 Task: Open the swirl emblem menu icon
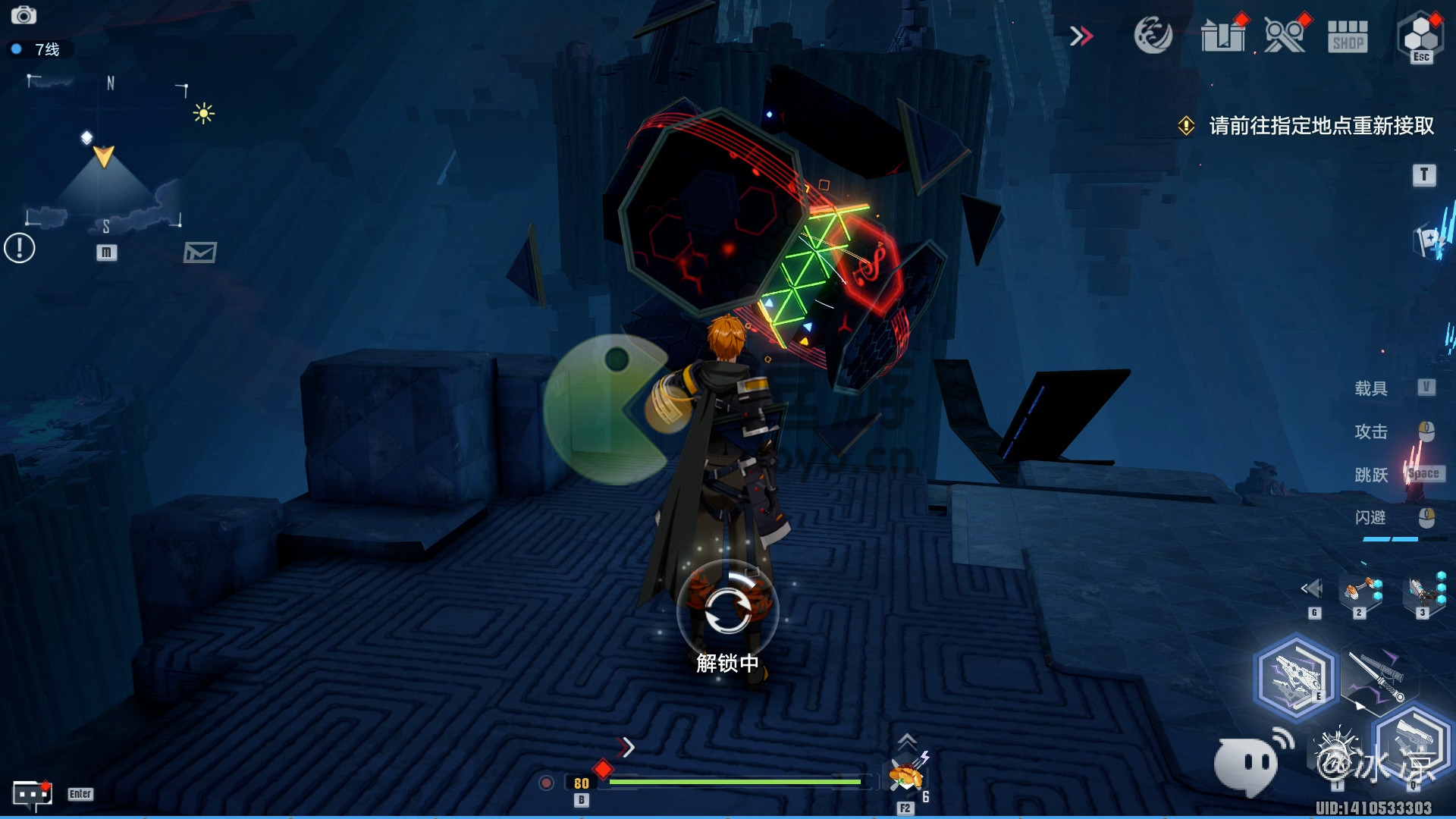point(1153,36)
